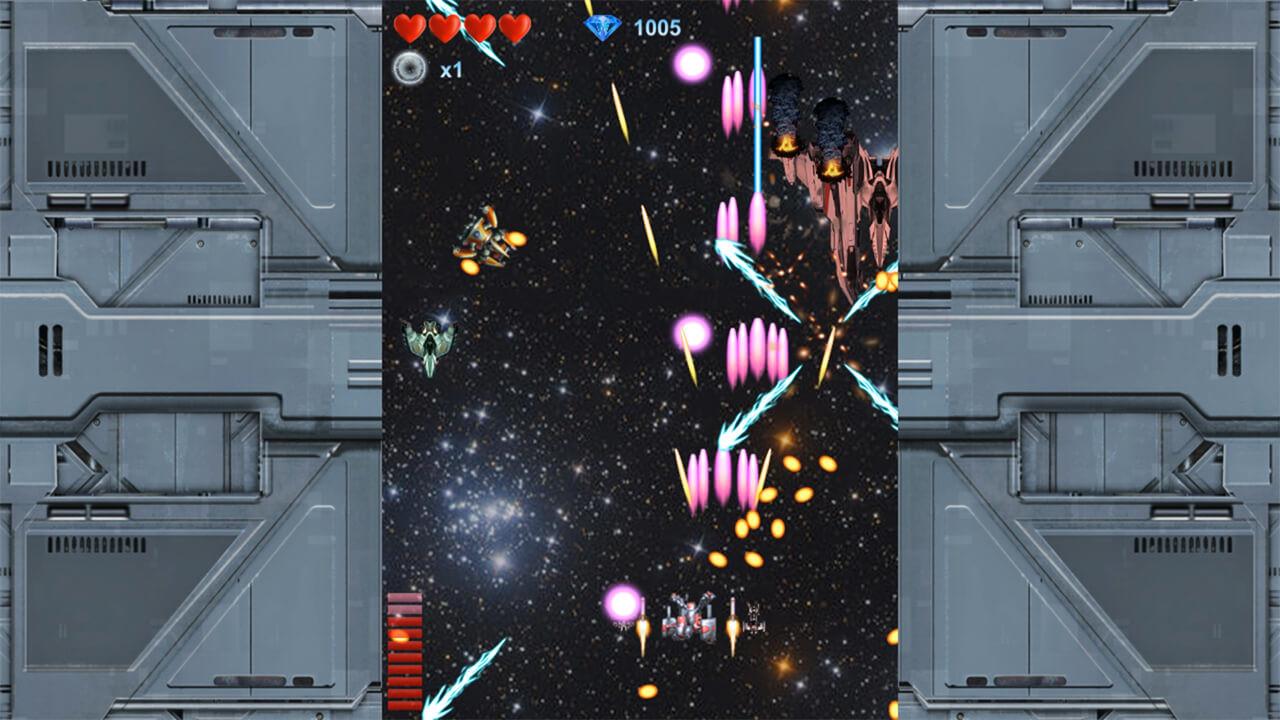Click the shockwave bomb icon labeled x1
Image resolution: width=1280 pixels, height=720 pixels.
(410, 69)
